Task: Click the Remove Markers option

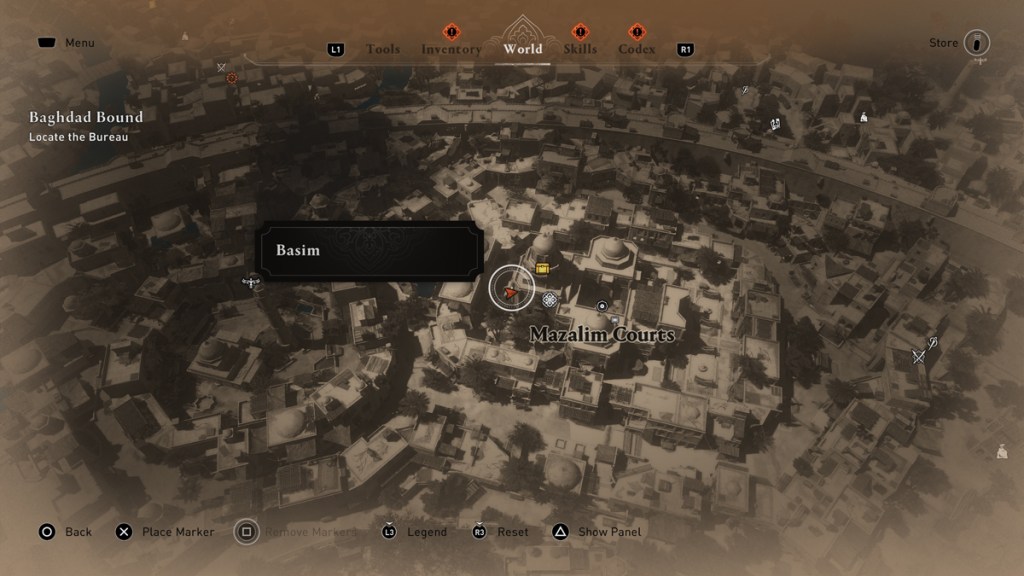Action: [x=309, y=532]
